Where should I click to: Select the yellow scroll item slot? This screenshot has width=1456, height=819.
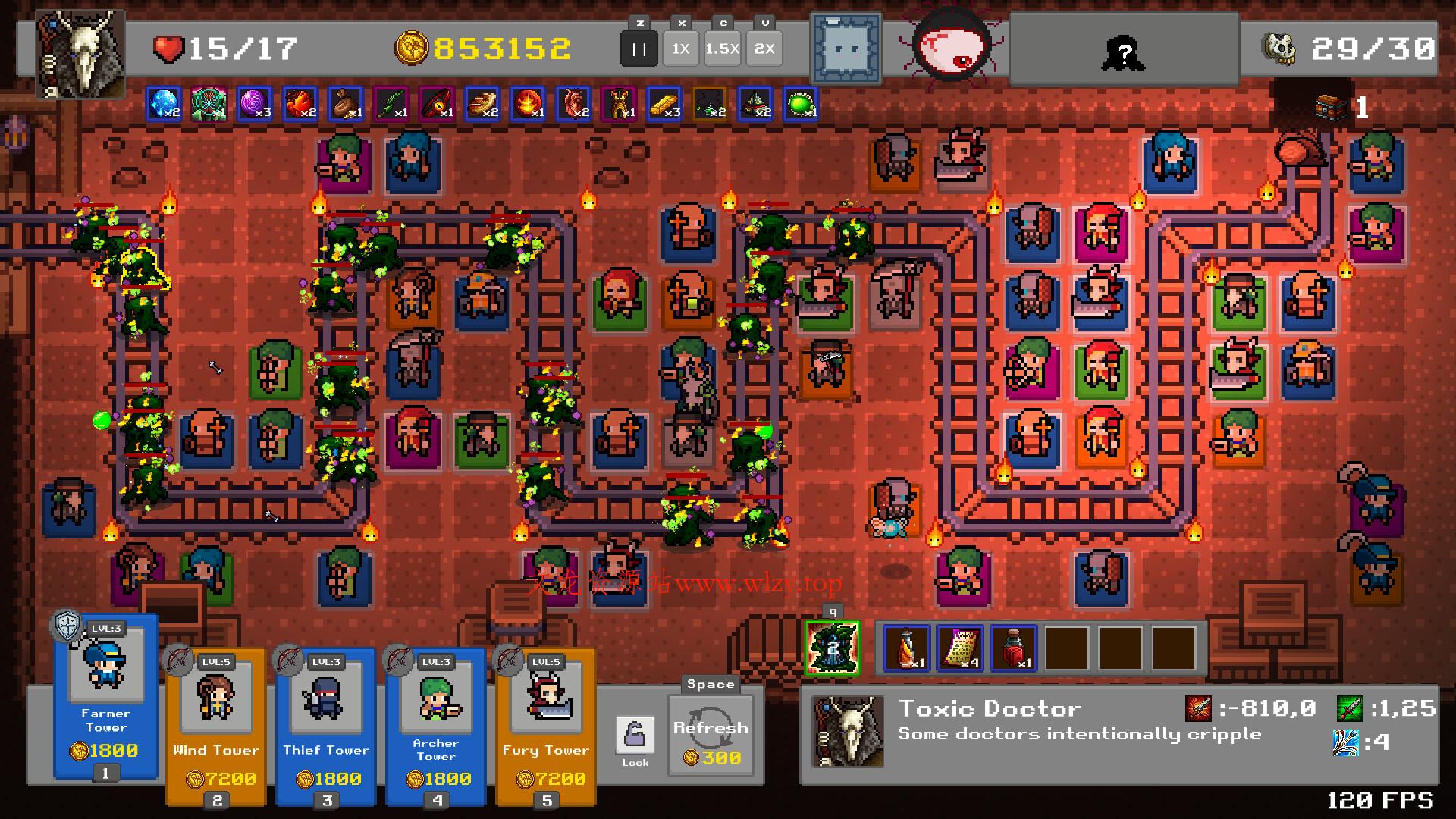coord(960,648)
